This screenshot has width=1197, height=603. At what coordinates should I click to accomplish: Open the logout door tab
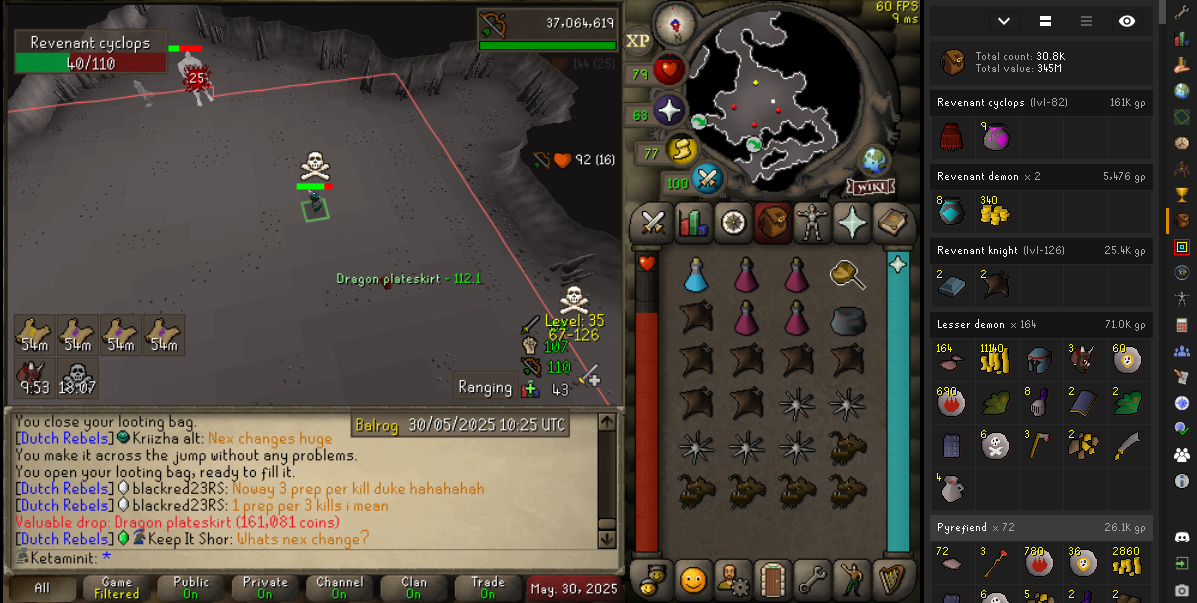click(771, 577)
